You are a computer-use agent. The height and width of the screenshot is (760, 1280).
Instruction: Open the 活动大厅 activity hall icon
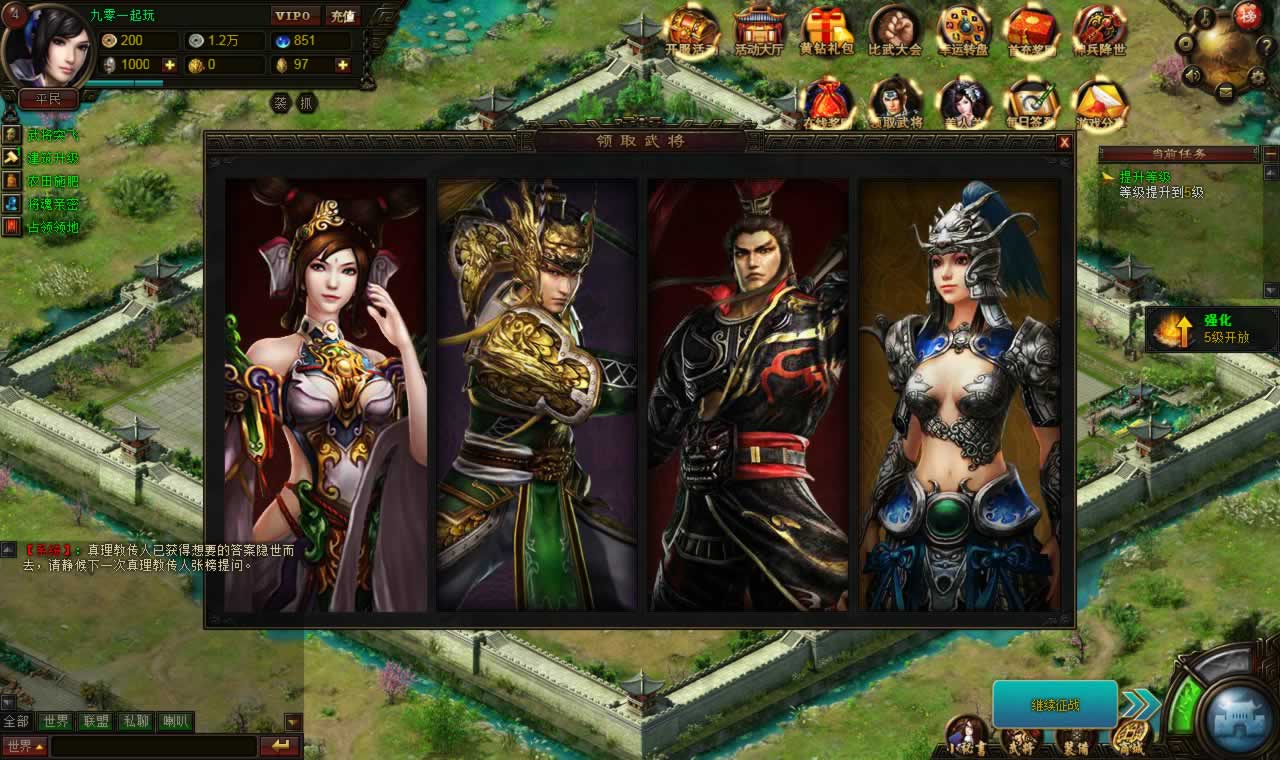point(759,30)
